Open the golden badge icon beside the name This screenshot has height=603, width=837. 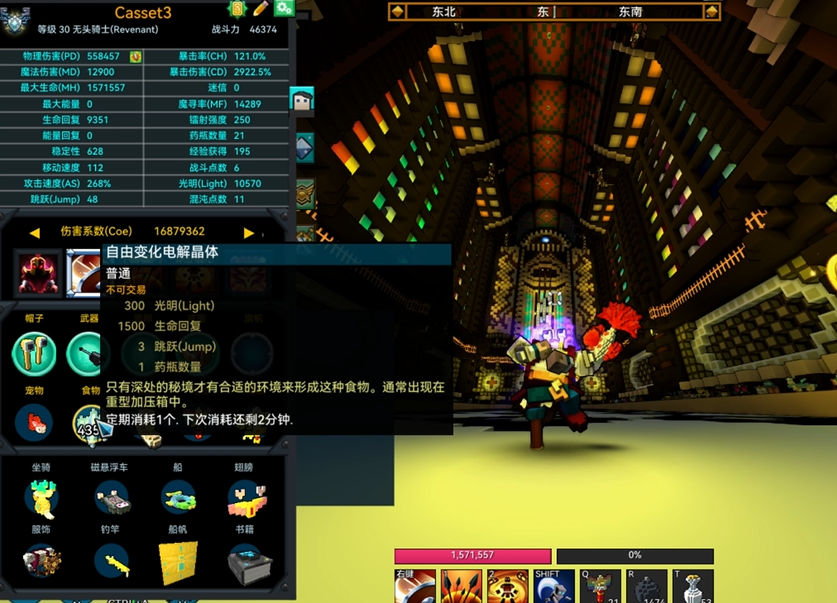pos(238,9)
